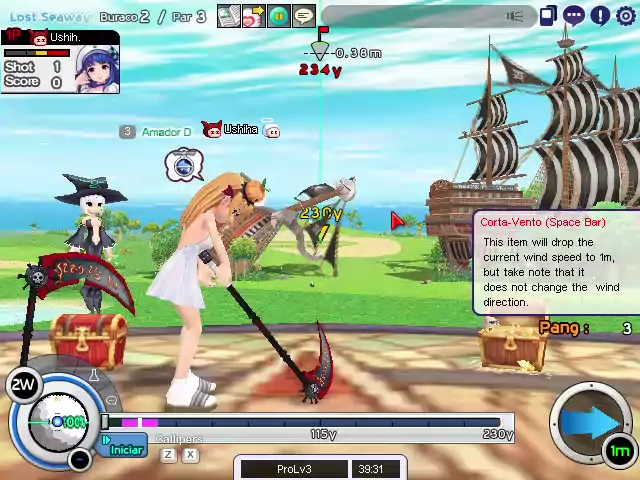
Task: Open the settings gear icon
Action: click(625, 15)
